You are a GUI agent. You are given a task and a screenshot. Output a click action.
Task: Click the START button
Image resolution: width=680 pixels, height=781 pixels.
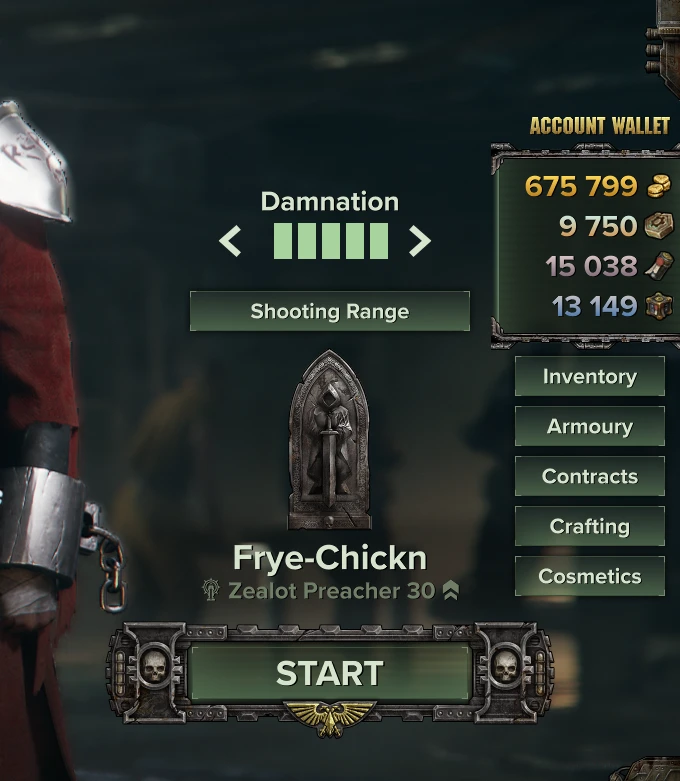[329, 673]
